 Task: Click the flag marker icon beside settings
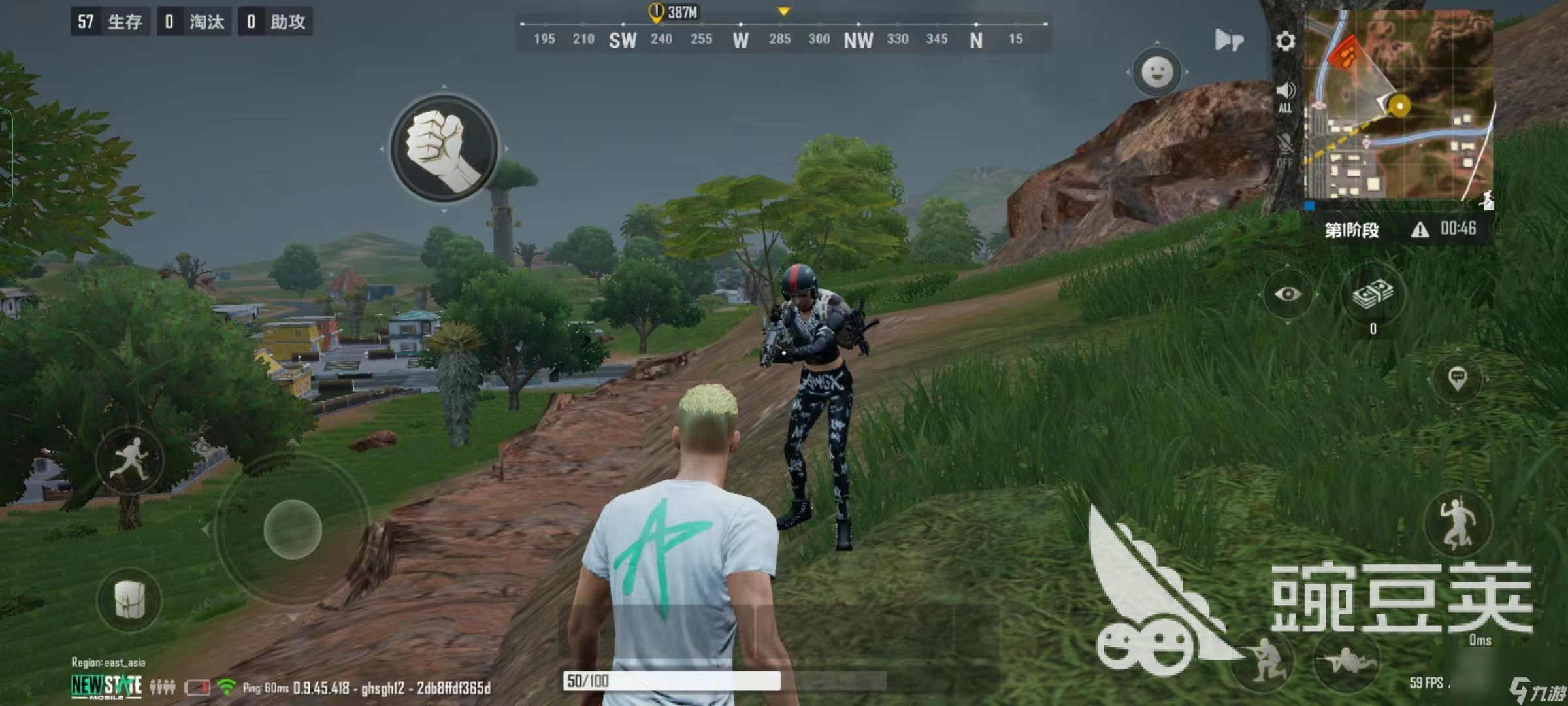point(1228,41)
